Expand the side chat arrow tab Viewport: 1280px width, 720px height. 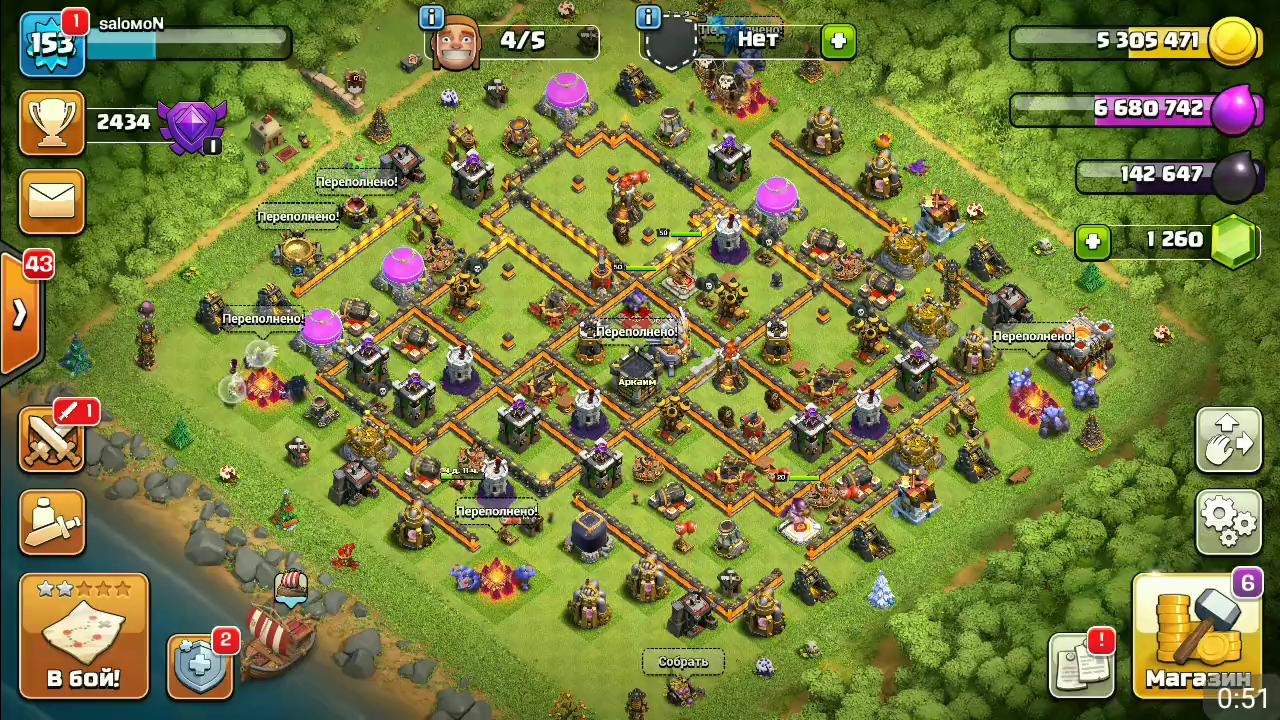coord(20,314)
